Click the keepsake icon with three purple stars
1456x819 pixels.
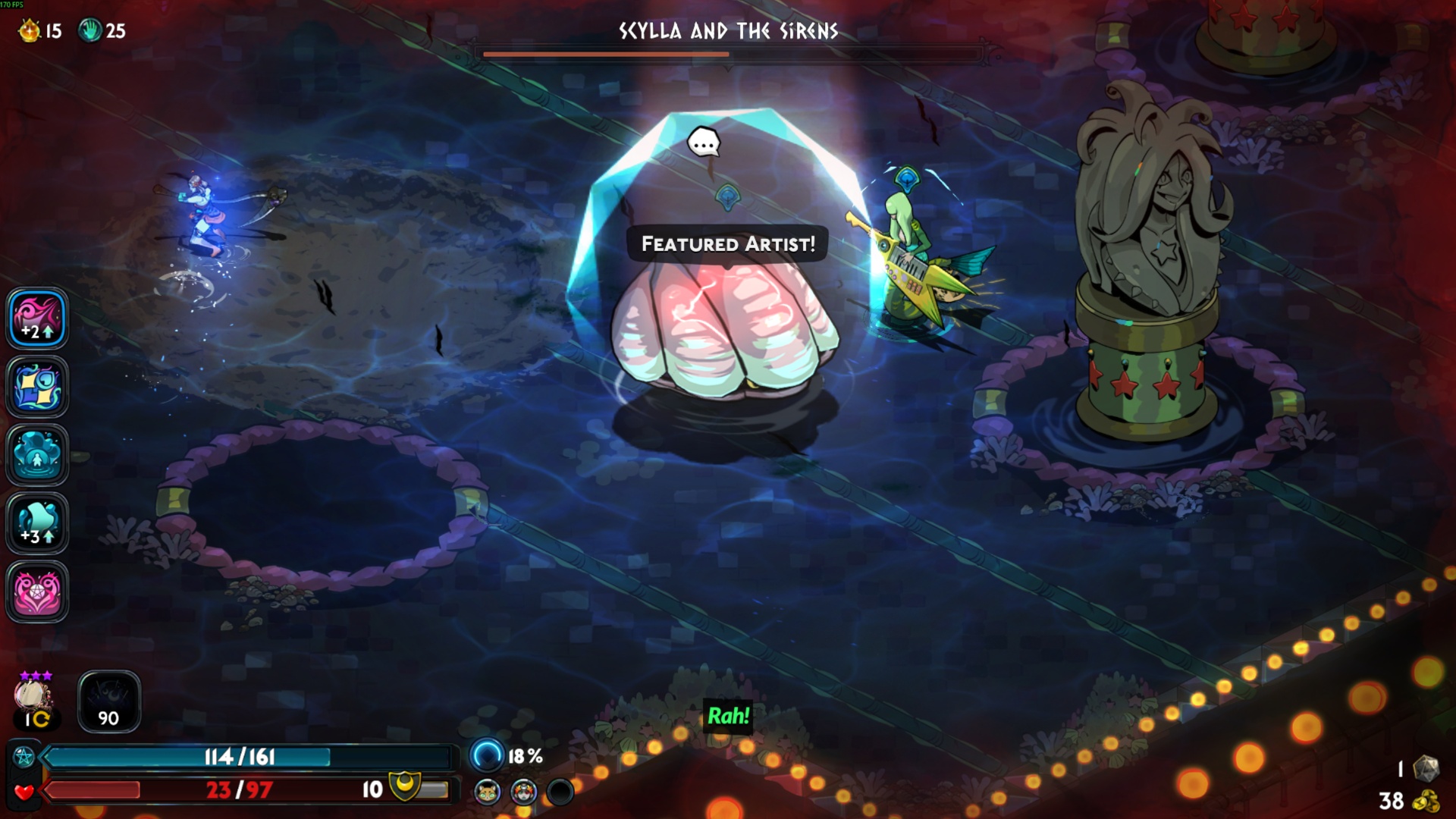point(33,695)
